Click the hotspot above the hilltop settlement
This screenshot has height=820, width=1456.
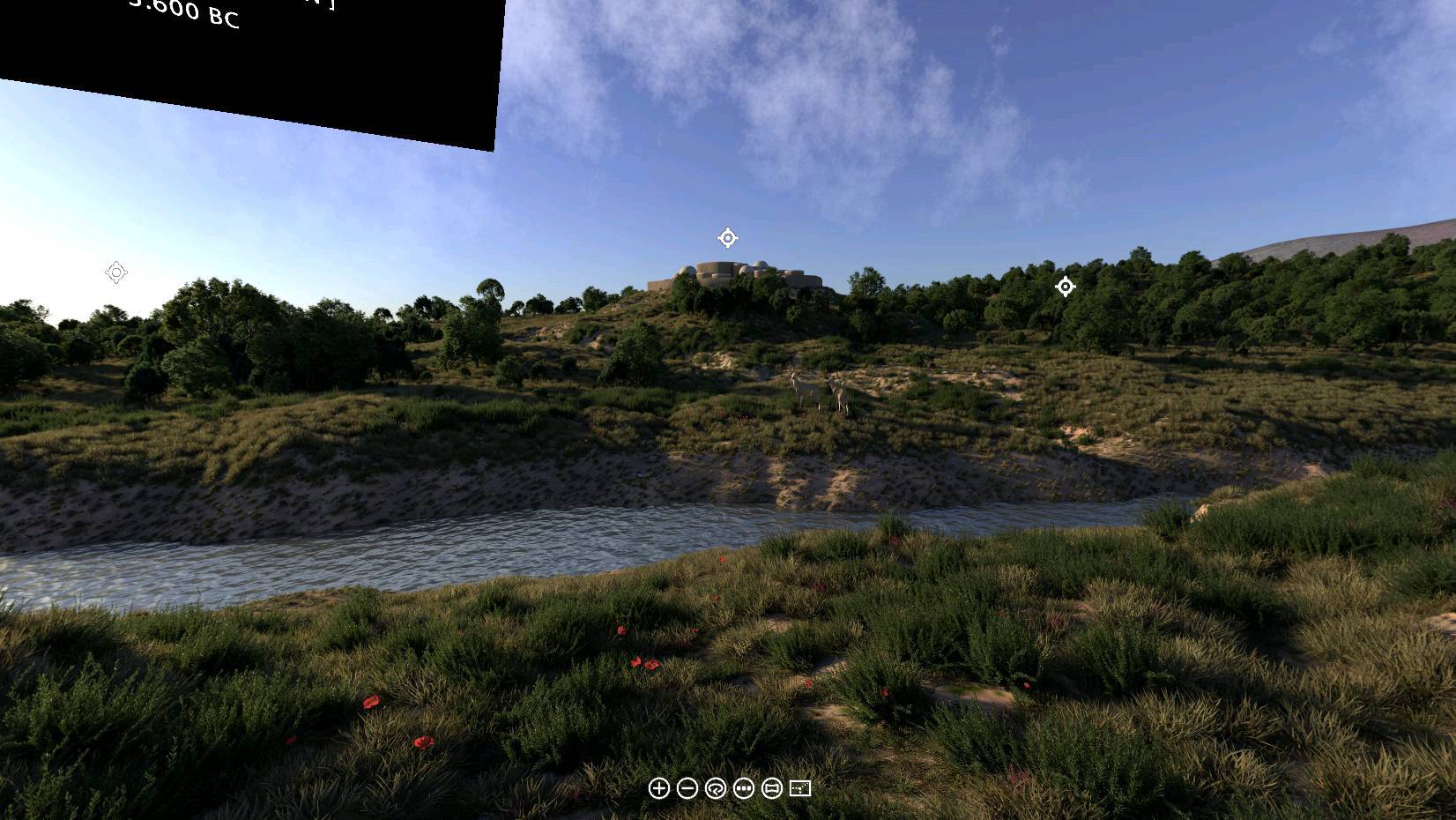(726, 238)
